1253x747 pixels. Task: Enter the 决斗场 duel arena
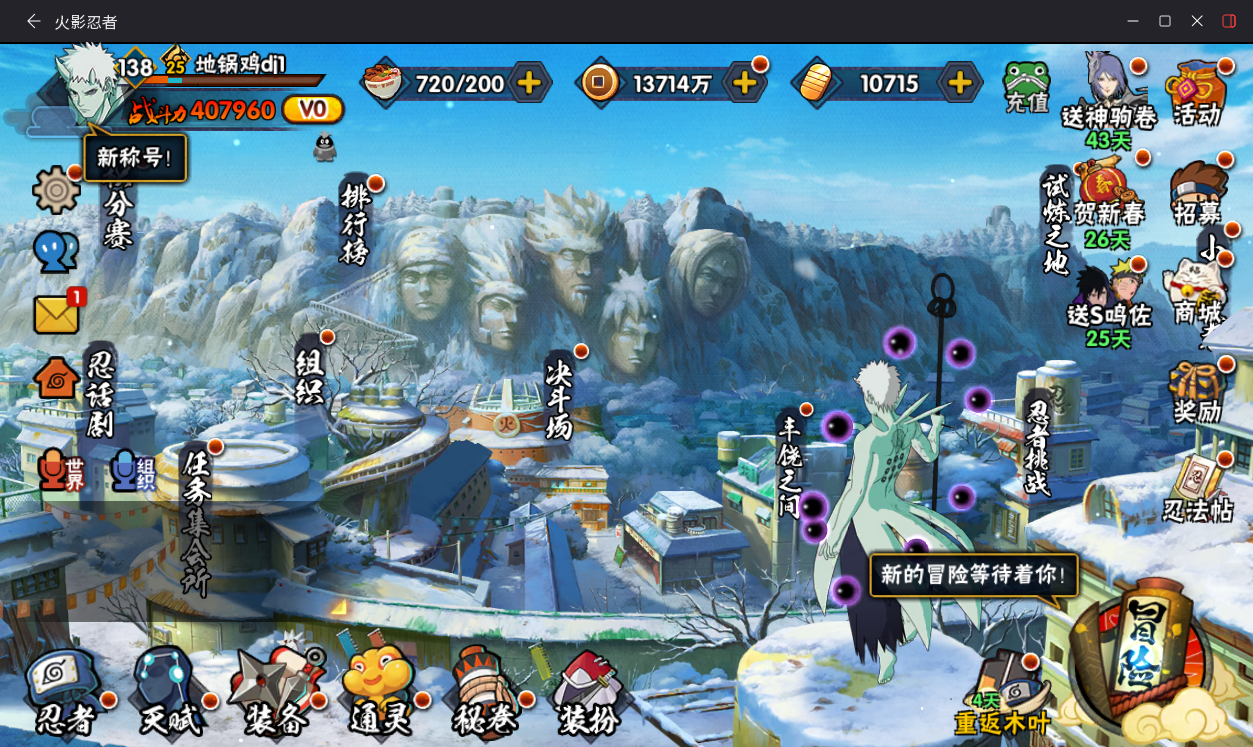(x=558, y=397)
